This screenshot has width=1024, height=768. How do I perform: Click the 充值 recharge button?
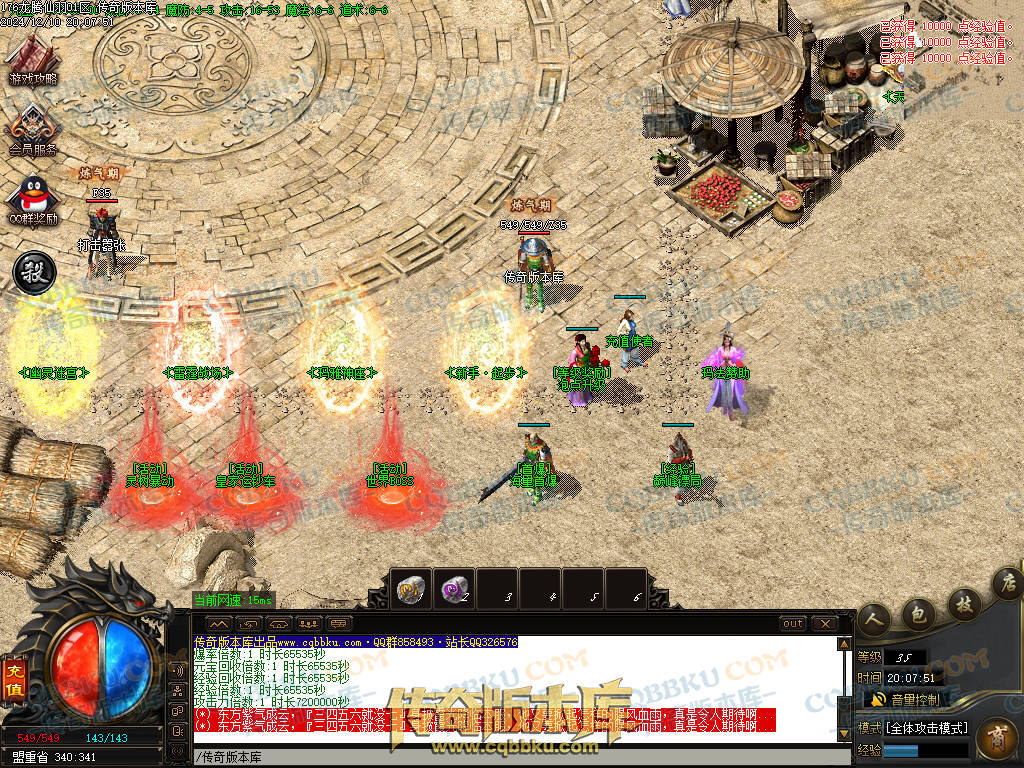(14, 673)
